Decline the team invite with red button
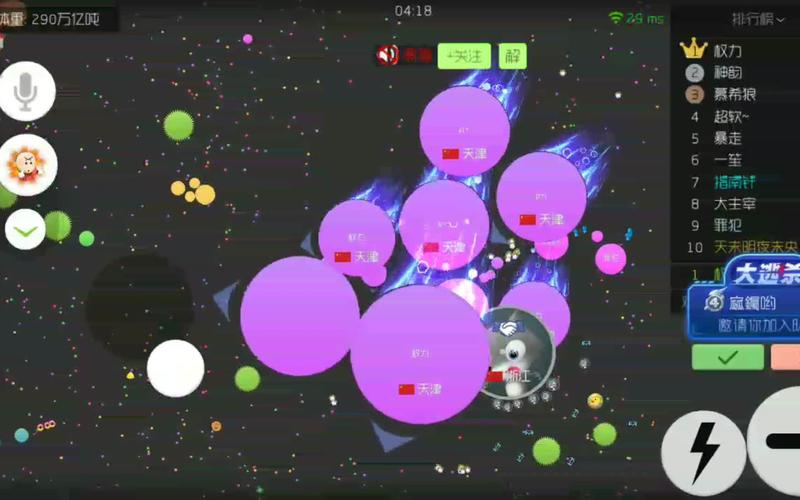This screenshot has width=800, height=500. [x=786, y=356]
